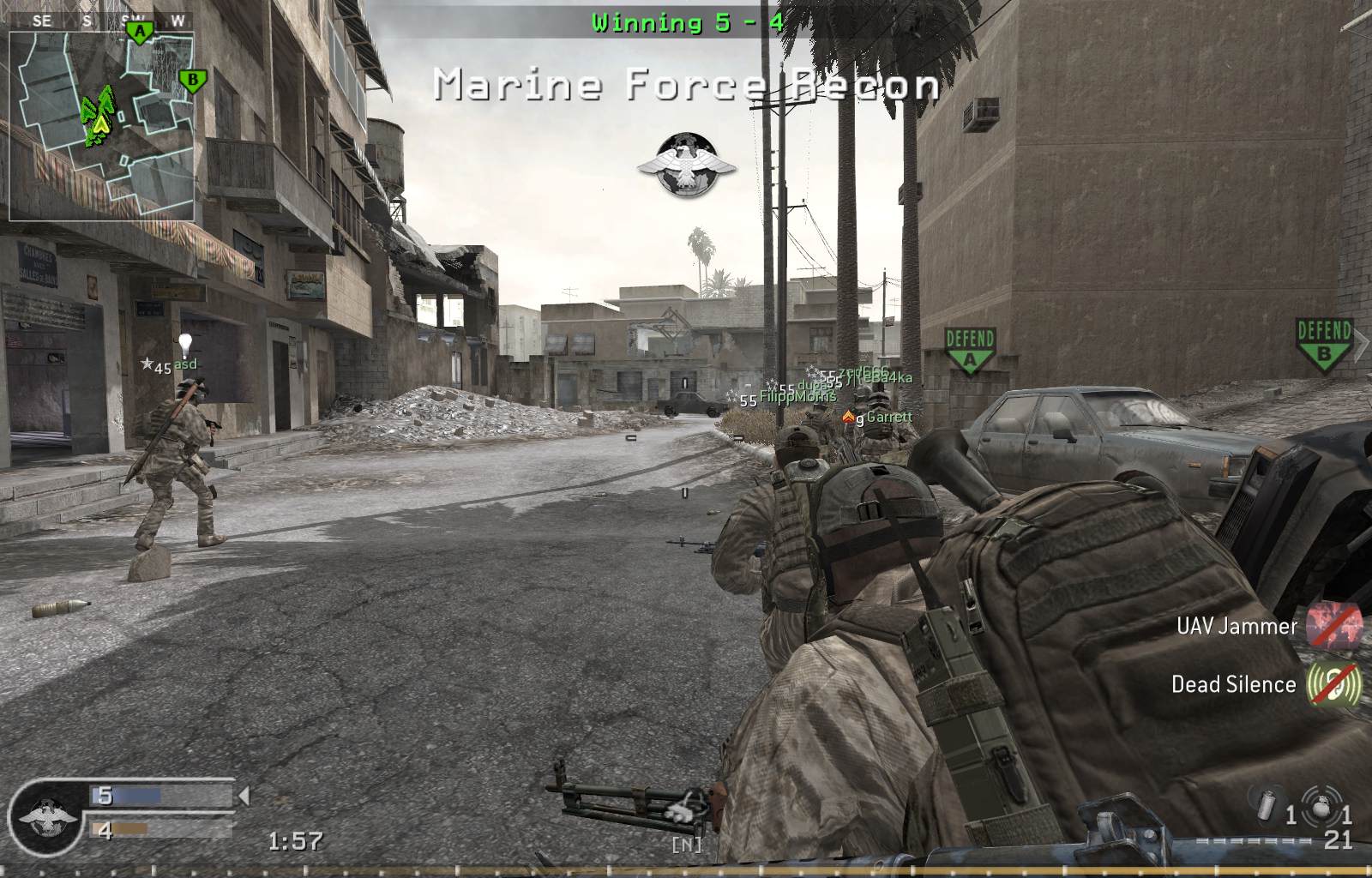
Task: Click the rank chevron beside Garrett
Action: [849, 416]
